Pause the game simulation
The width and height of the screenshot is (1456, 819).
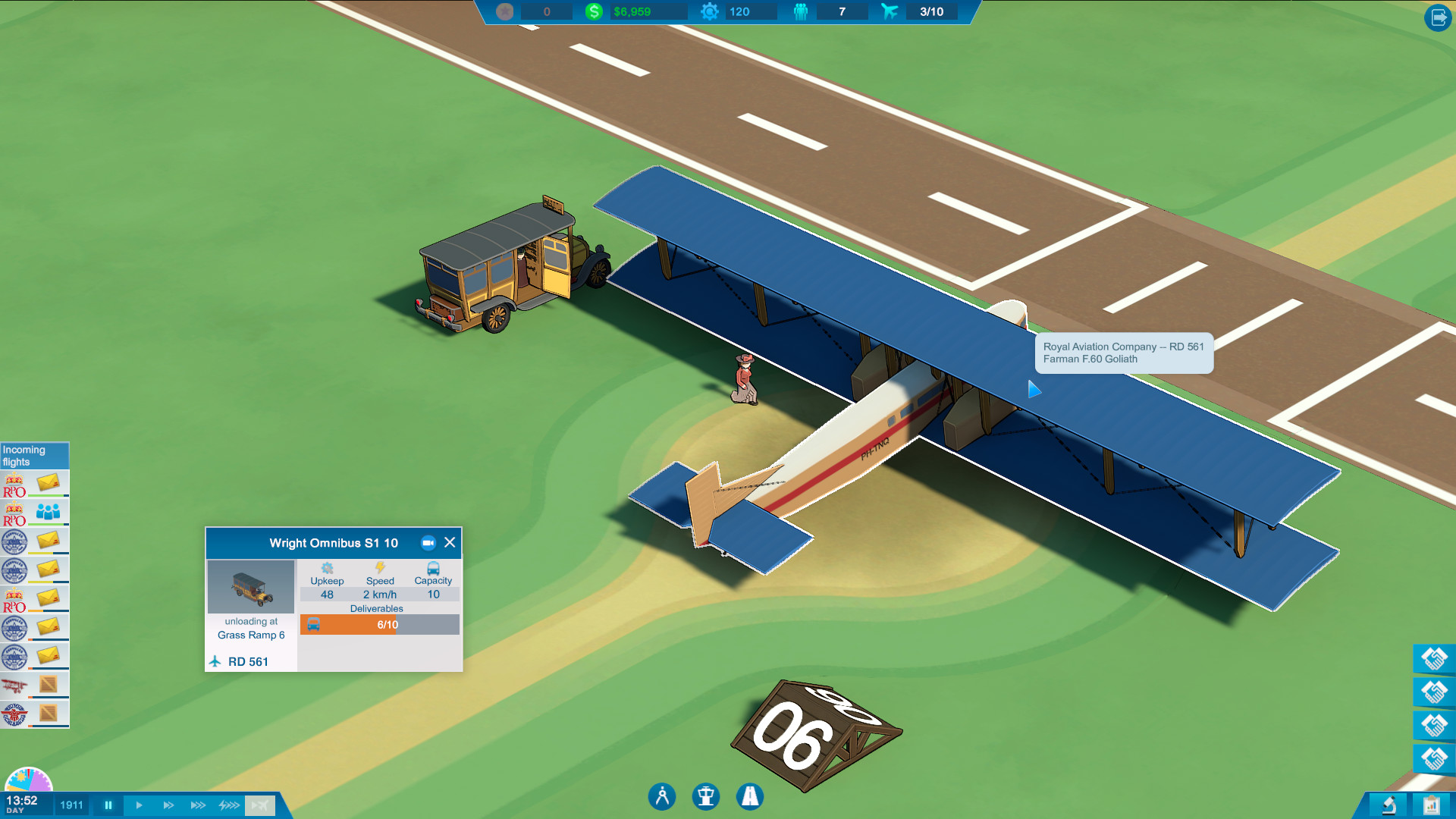[x=108, y=805]
